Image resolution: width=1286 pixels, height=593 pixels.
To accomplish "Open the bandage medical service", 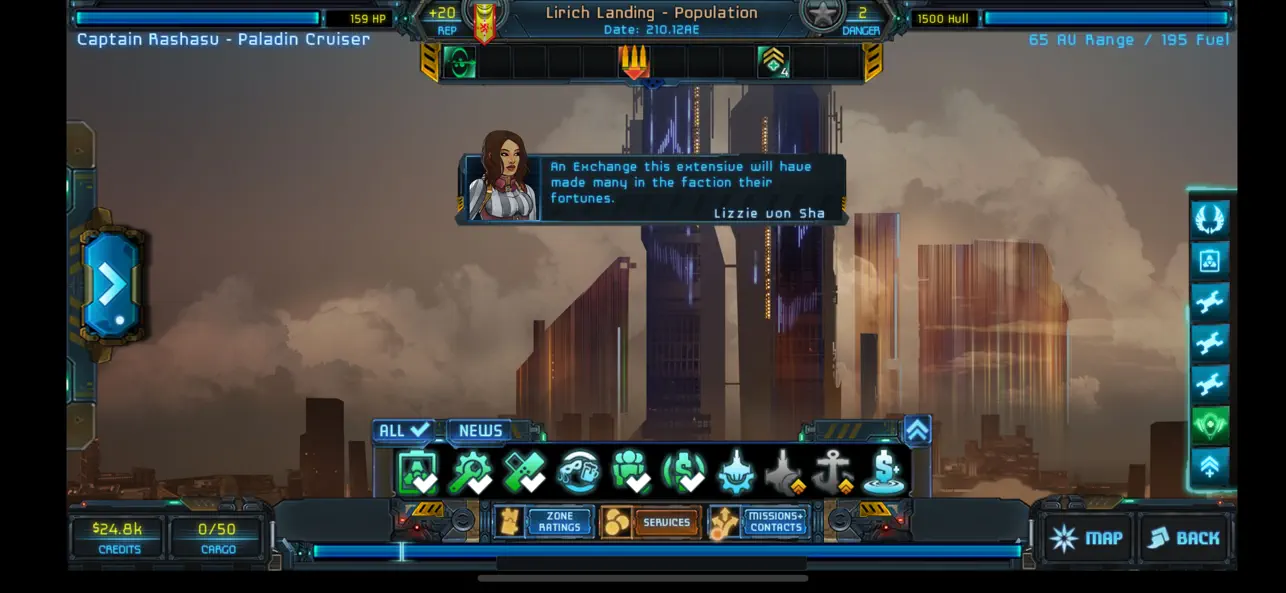I will 523,472.
